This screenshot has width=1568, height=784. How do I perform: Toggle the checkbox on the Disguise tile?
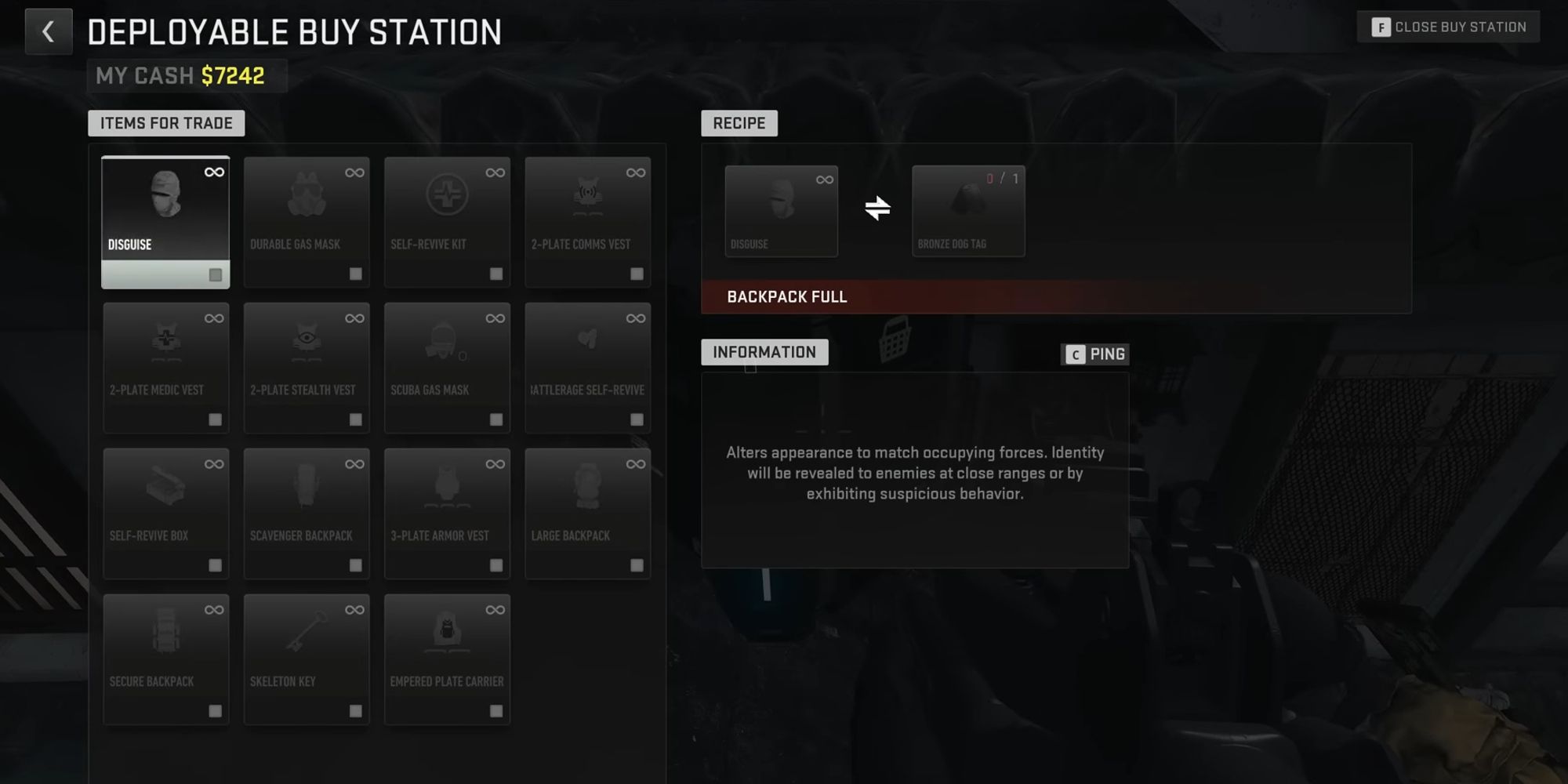(216, 274)
